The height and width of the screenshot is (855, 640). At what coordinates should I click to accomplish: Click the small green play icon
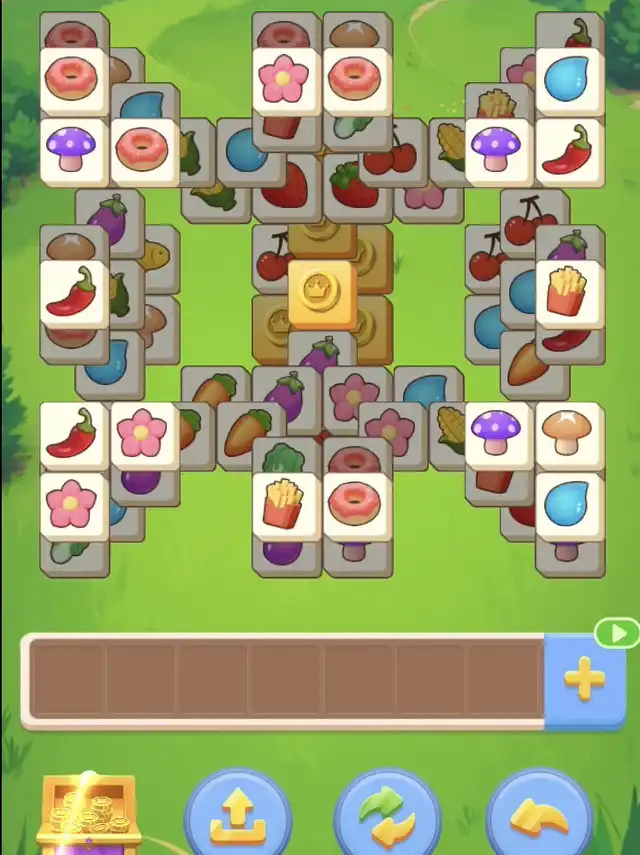pos(617,633)
